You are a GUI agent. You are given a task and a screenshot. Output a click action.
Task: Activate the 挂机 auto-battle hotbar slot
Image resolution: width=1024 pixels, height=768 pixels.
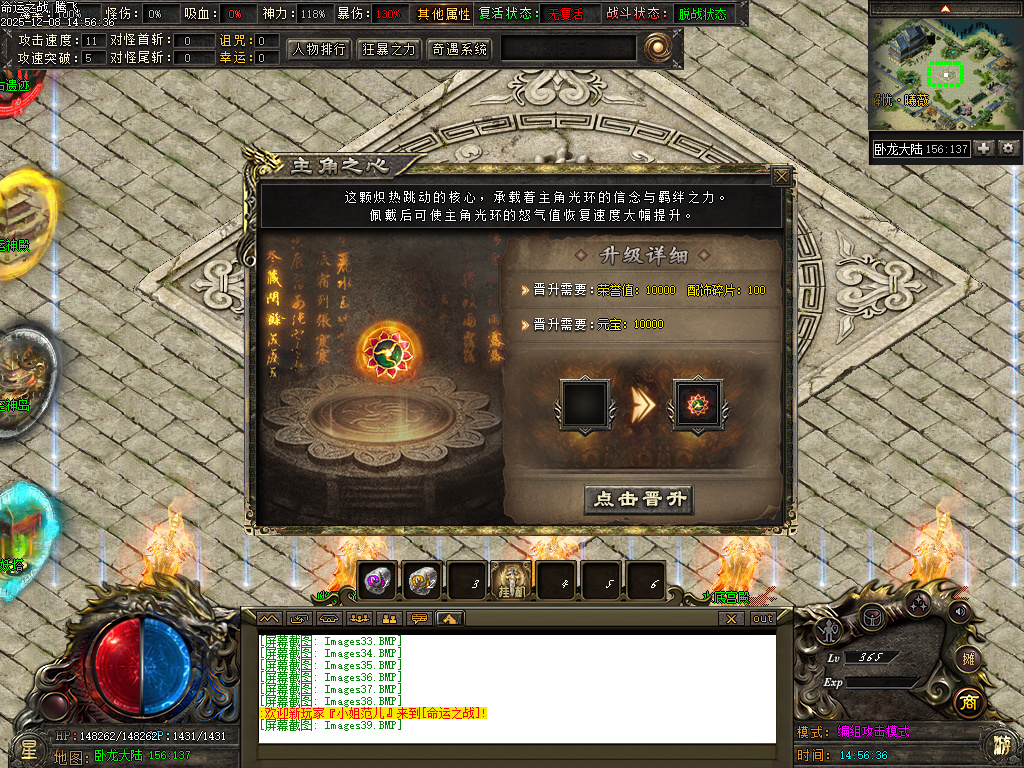click(510, 581)
